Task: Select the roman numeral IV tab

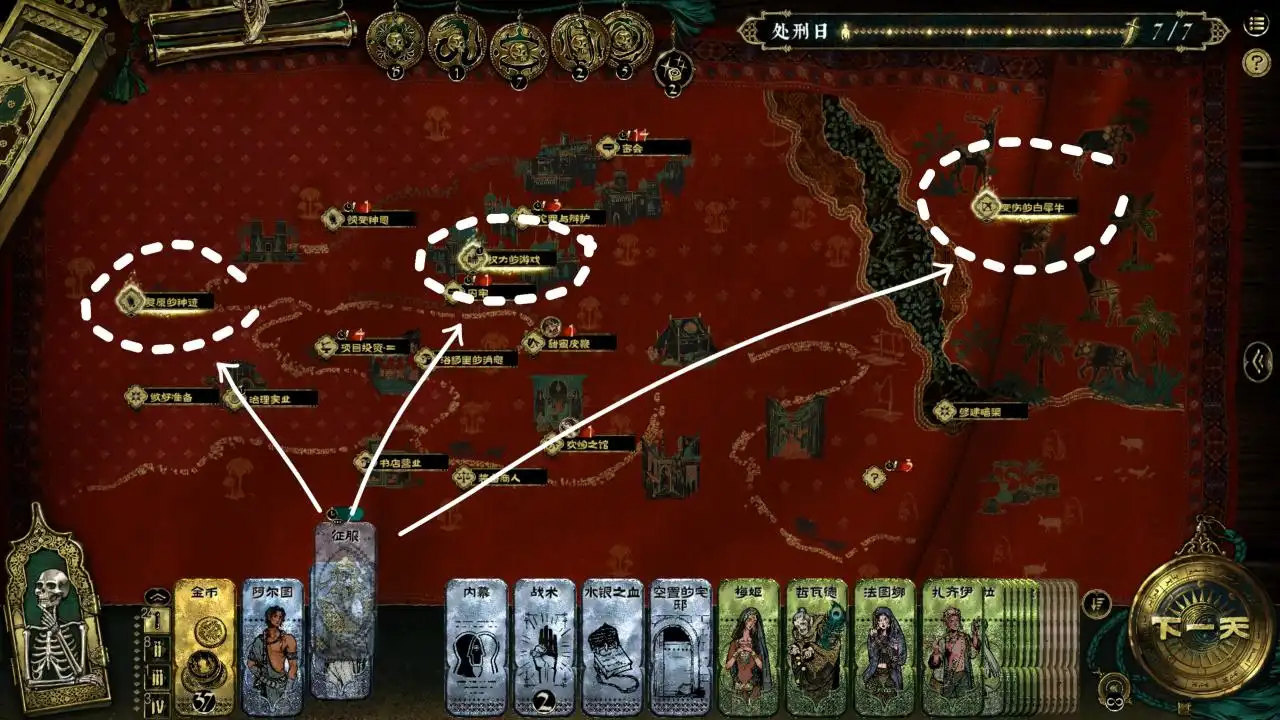Action: pos(158,702)
